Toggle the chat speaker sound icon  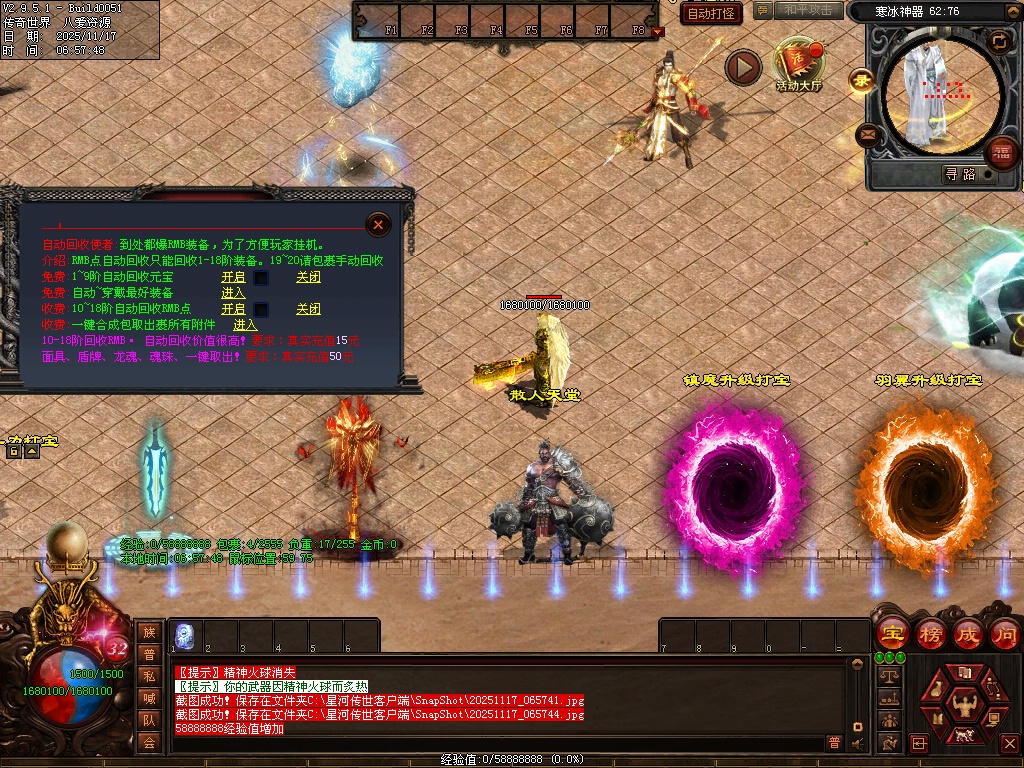[x=857, y=743]
